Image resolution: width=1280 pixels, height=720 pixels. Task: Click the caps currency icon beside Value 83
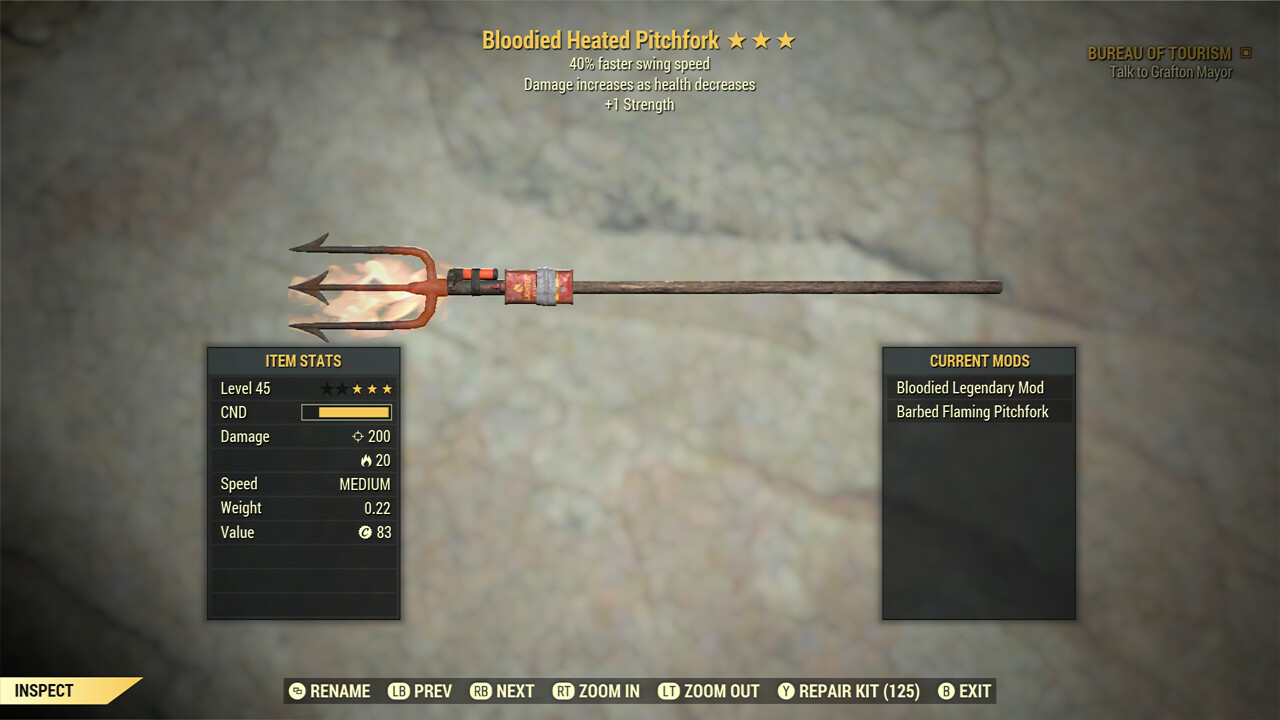tap(363, 532)
